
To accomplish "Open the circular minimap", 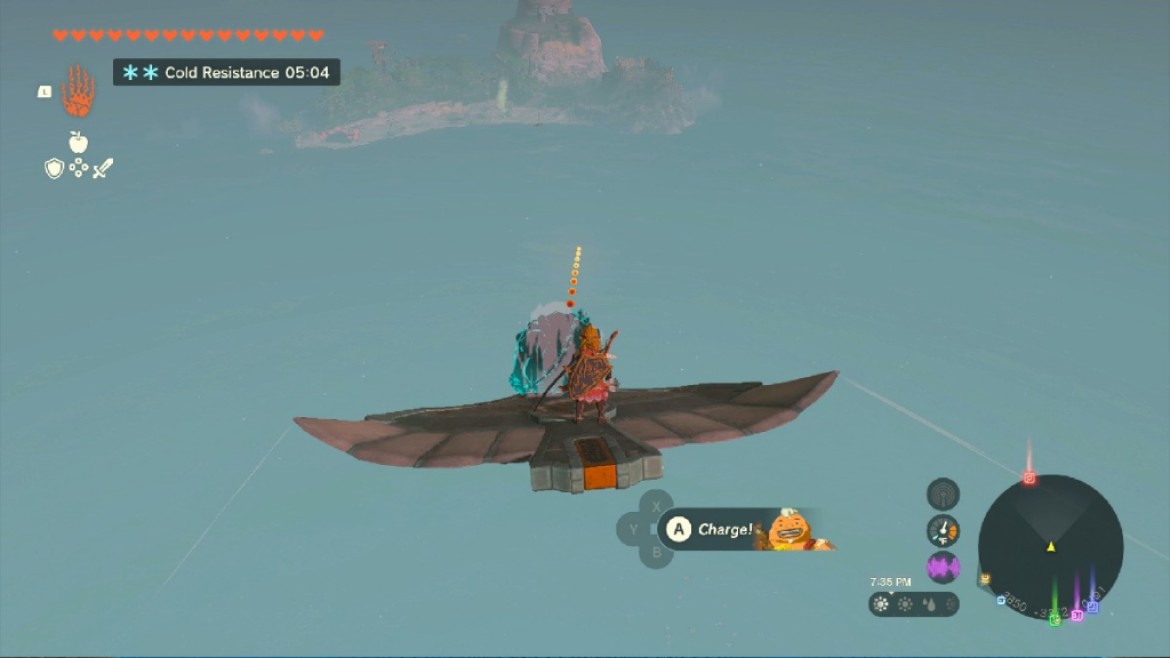I will (1050, 546).
